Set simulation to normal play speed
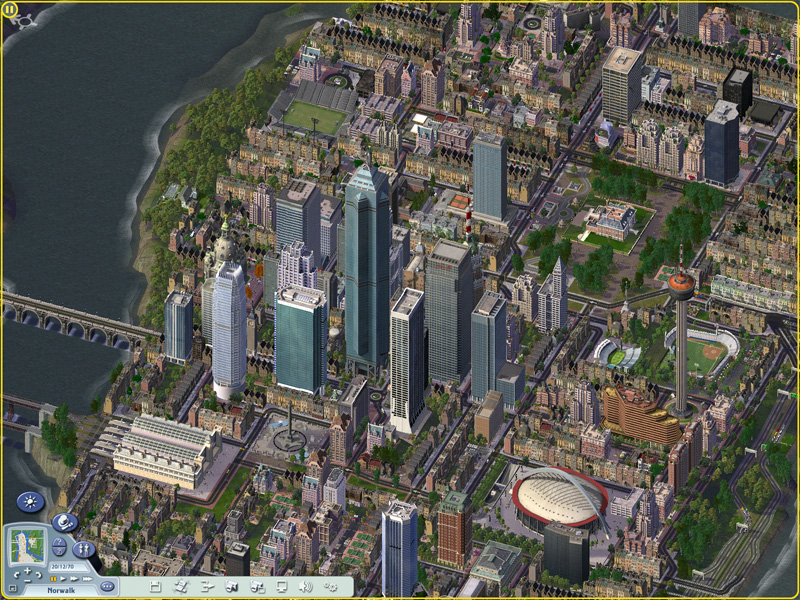Screen dimensions: 800x600 [63, 579]
